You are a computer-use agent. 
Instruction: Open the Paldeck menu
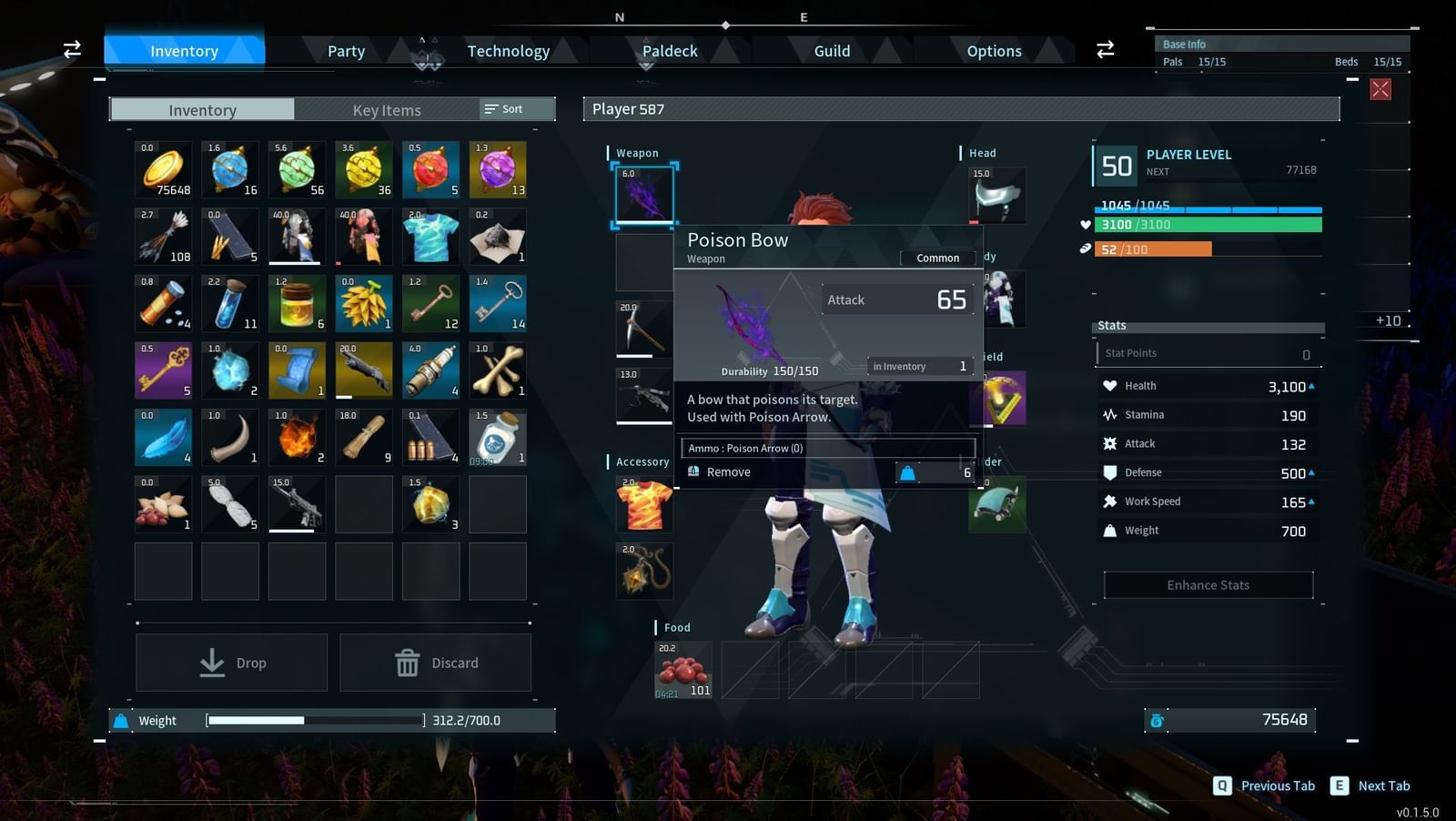[x=670, y=51]
